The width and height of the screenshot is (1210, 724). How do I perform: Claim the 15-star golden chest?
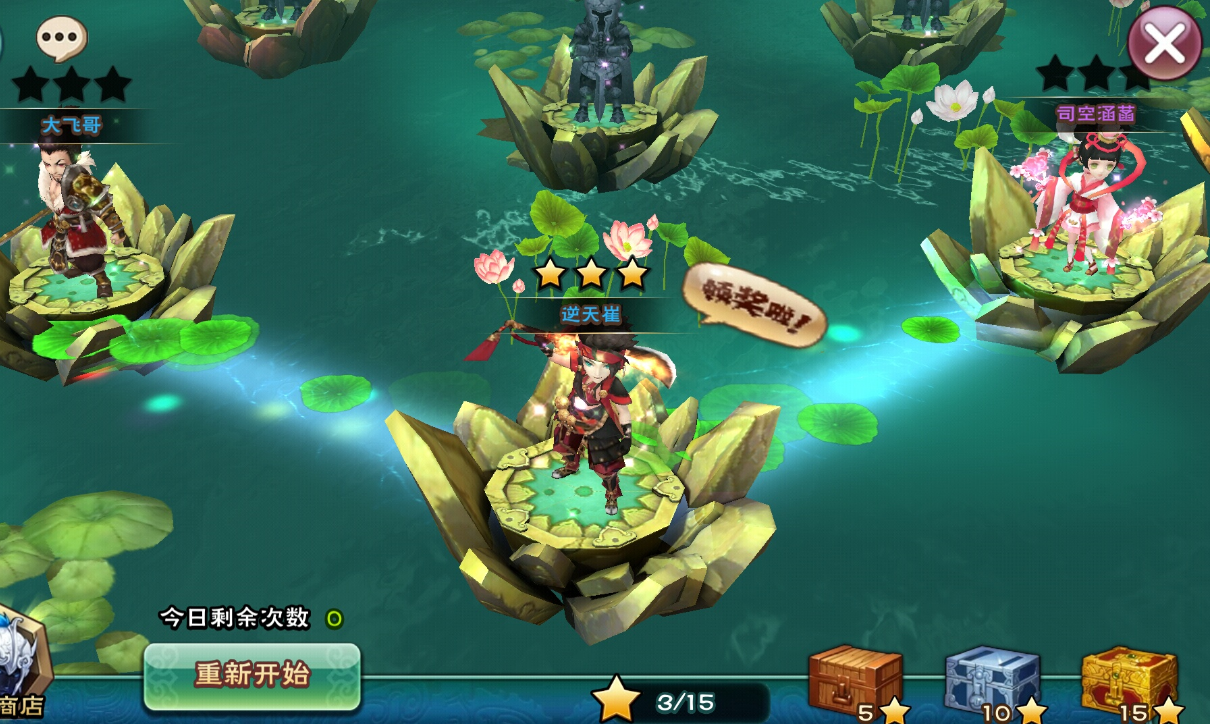(1130, 680)
